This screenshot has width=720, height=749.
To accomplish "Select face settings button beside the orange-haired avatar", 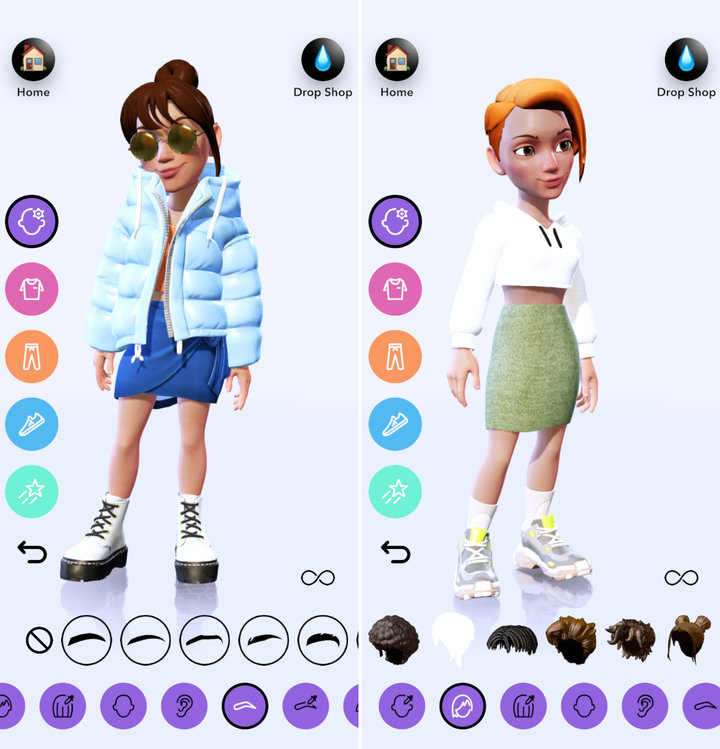I will [395, 221].
